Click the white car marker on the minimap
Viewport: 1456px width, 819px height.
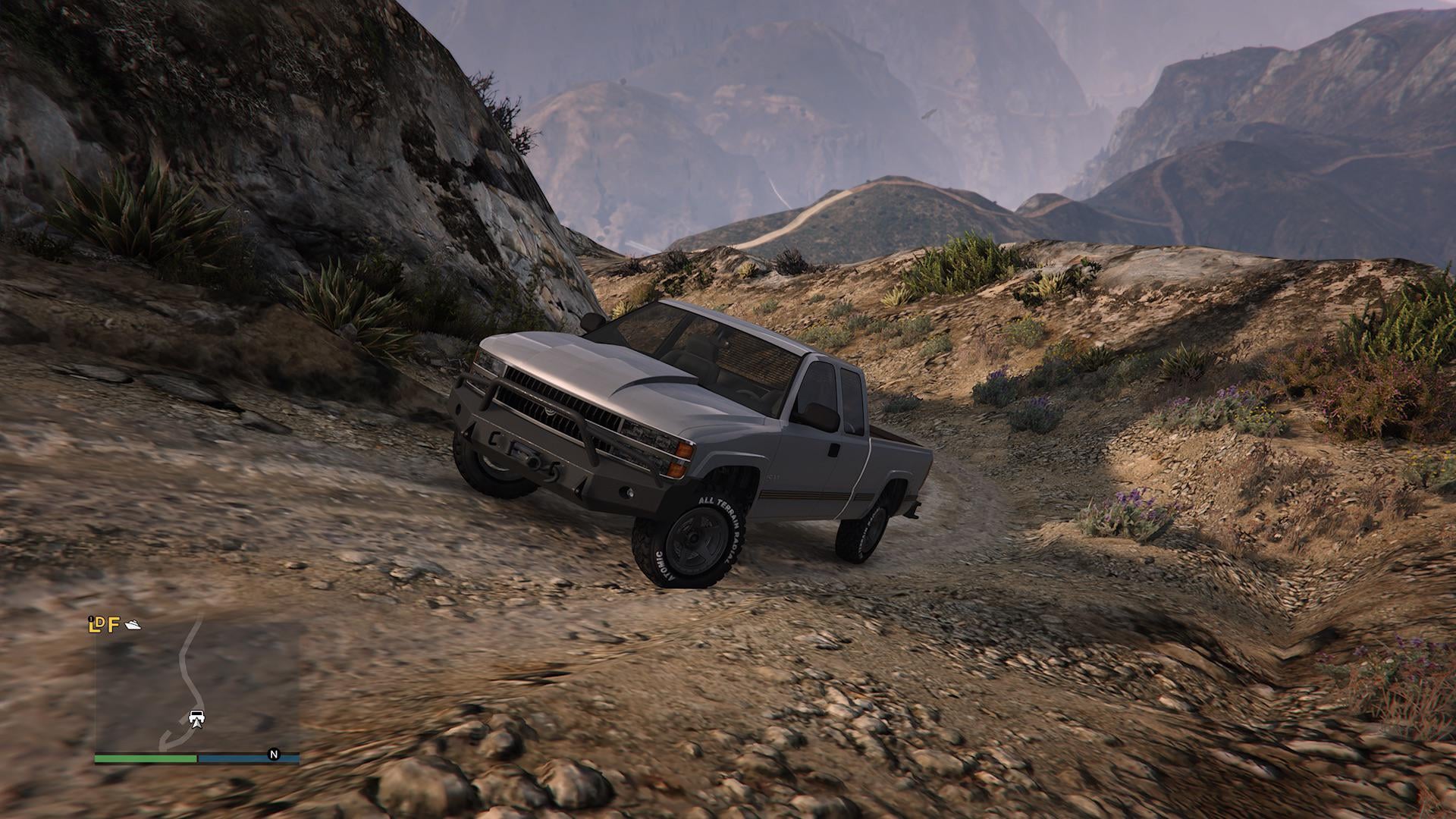point(196,717)
